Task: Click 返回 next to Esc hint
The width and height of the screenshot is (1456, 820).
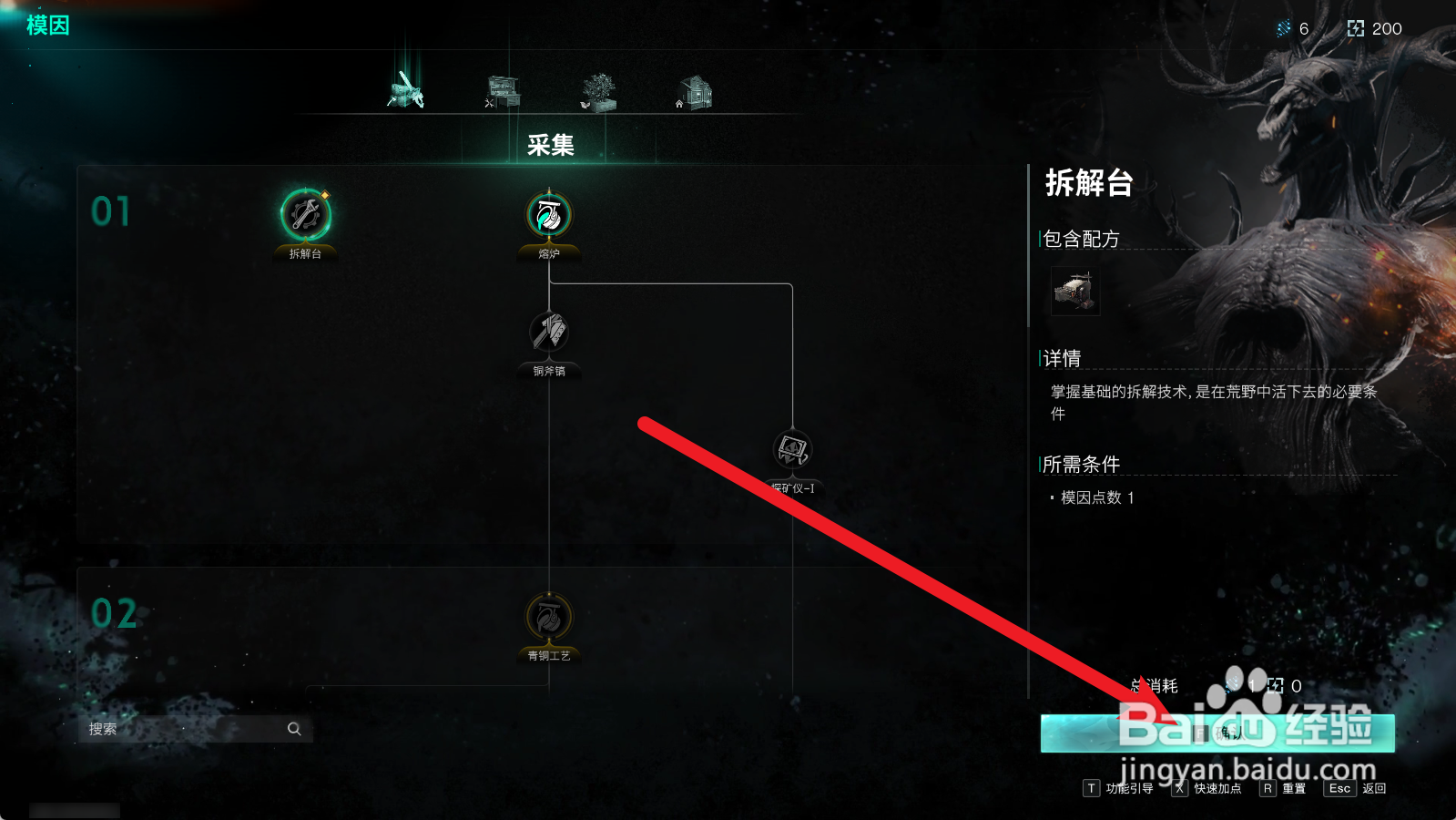Action: (x=1372, y=788)
